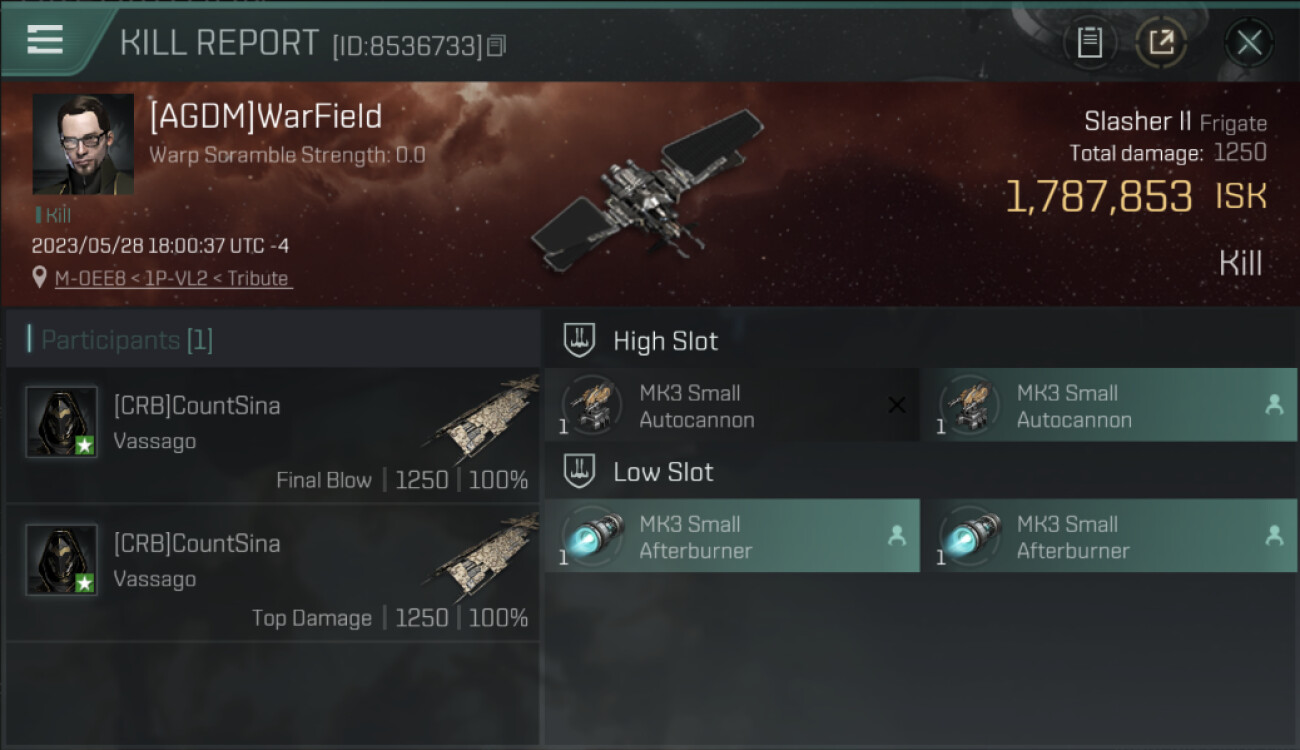The width and height of the screenshot is (1300, 750).
Task: Share the kill report externally
Action: (1161, 42)
